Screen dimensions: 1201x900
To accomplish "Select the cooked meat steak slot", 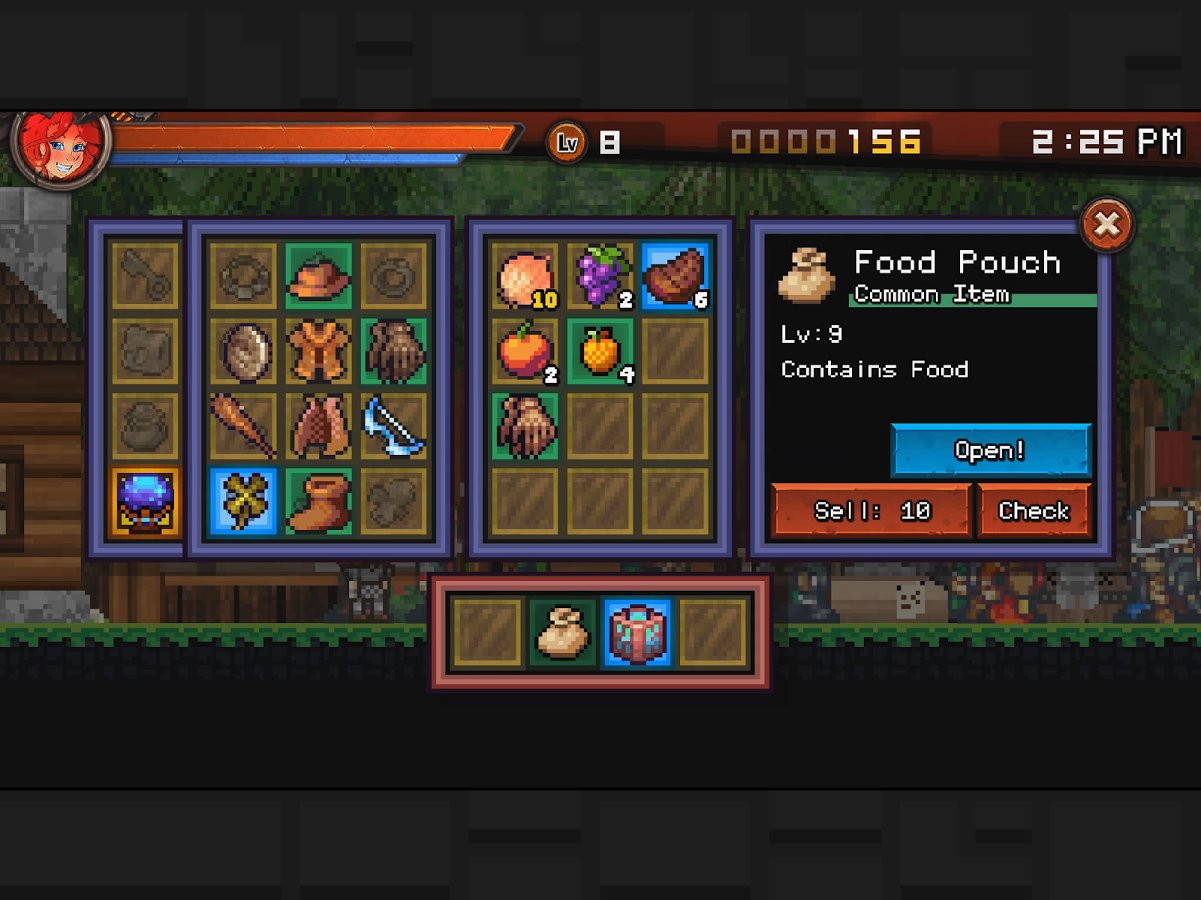I will pos(675,276).
